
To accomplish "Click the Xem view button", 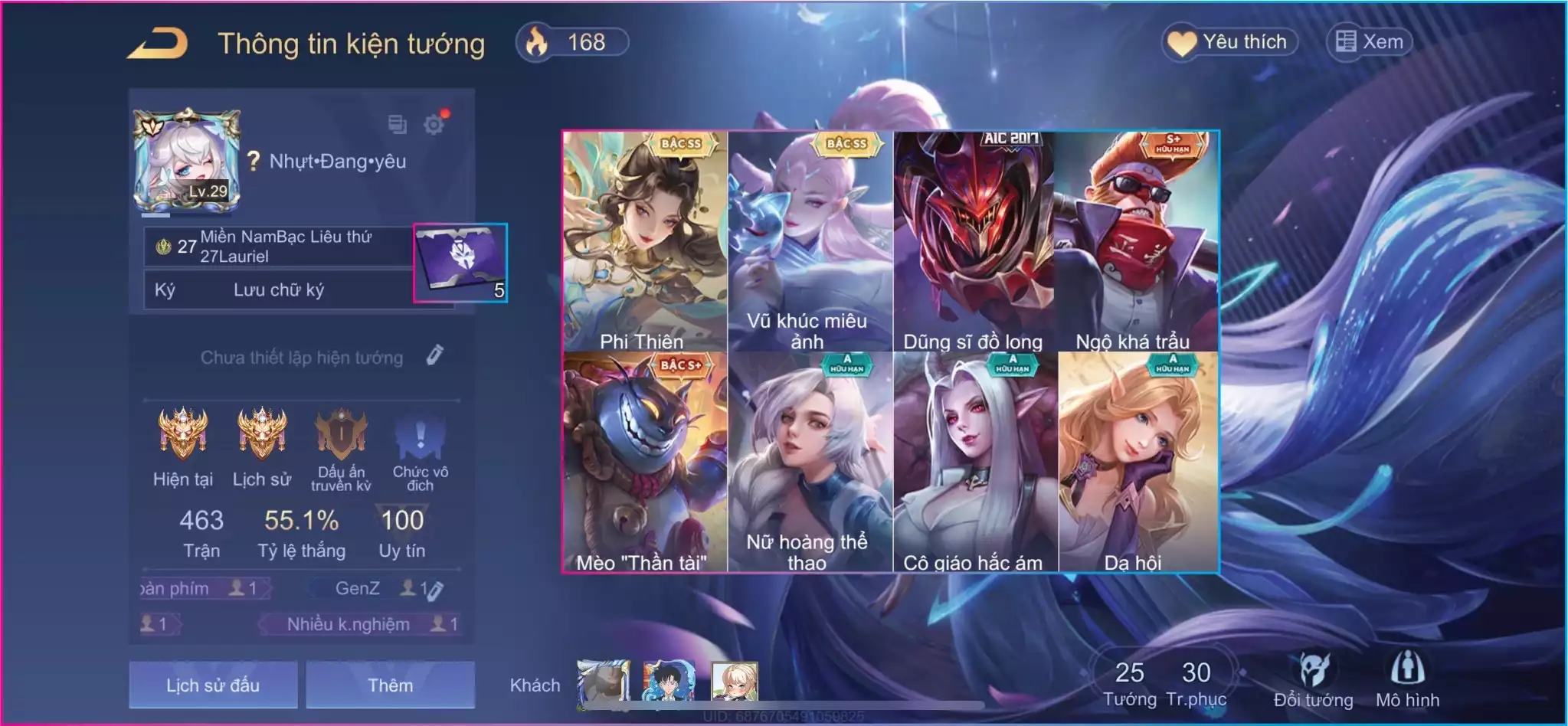I will (x=1370, y=42).
